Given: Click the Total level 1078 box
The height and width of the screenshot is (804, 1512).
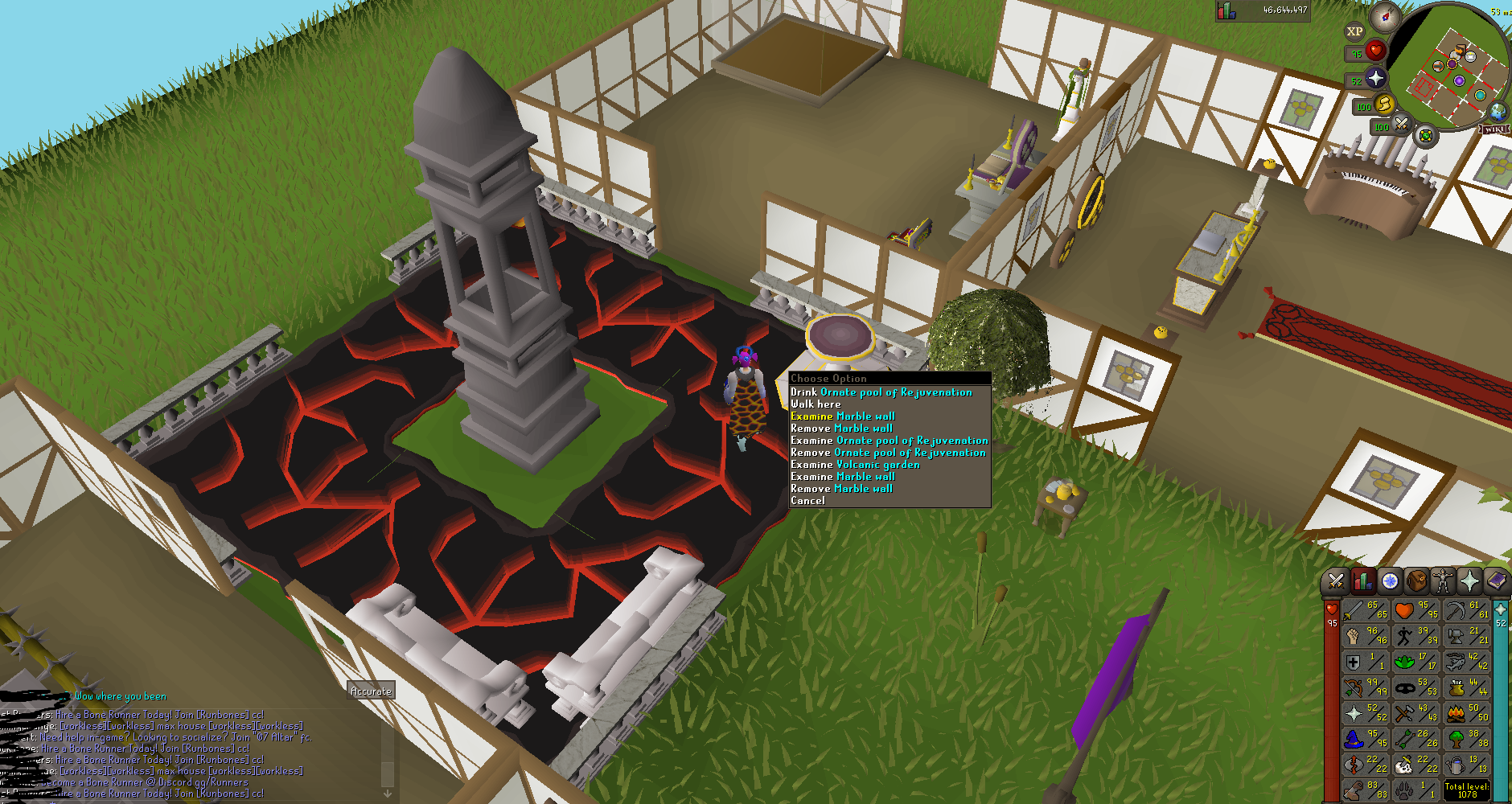Looking at the screenshot, I should 1469,790.
